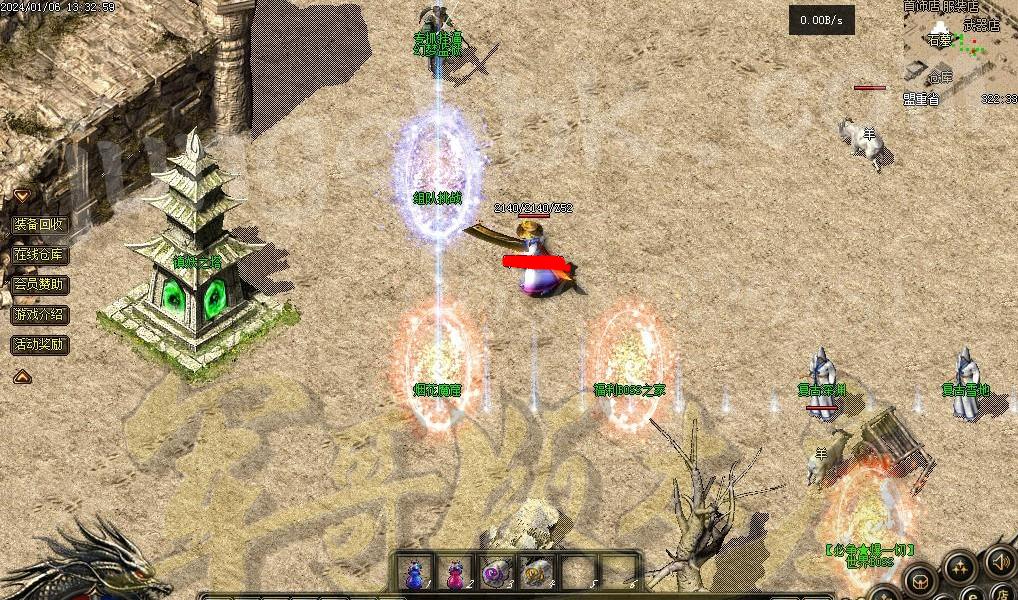Use the blue potion in hotbar slot 1
Viewport: 1018px width, 600px height.
(x=414, y=573)
